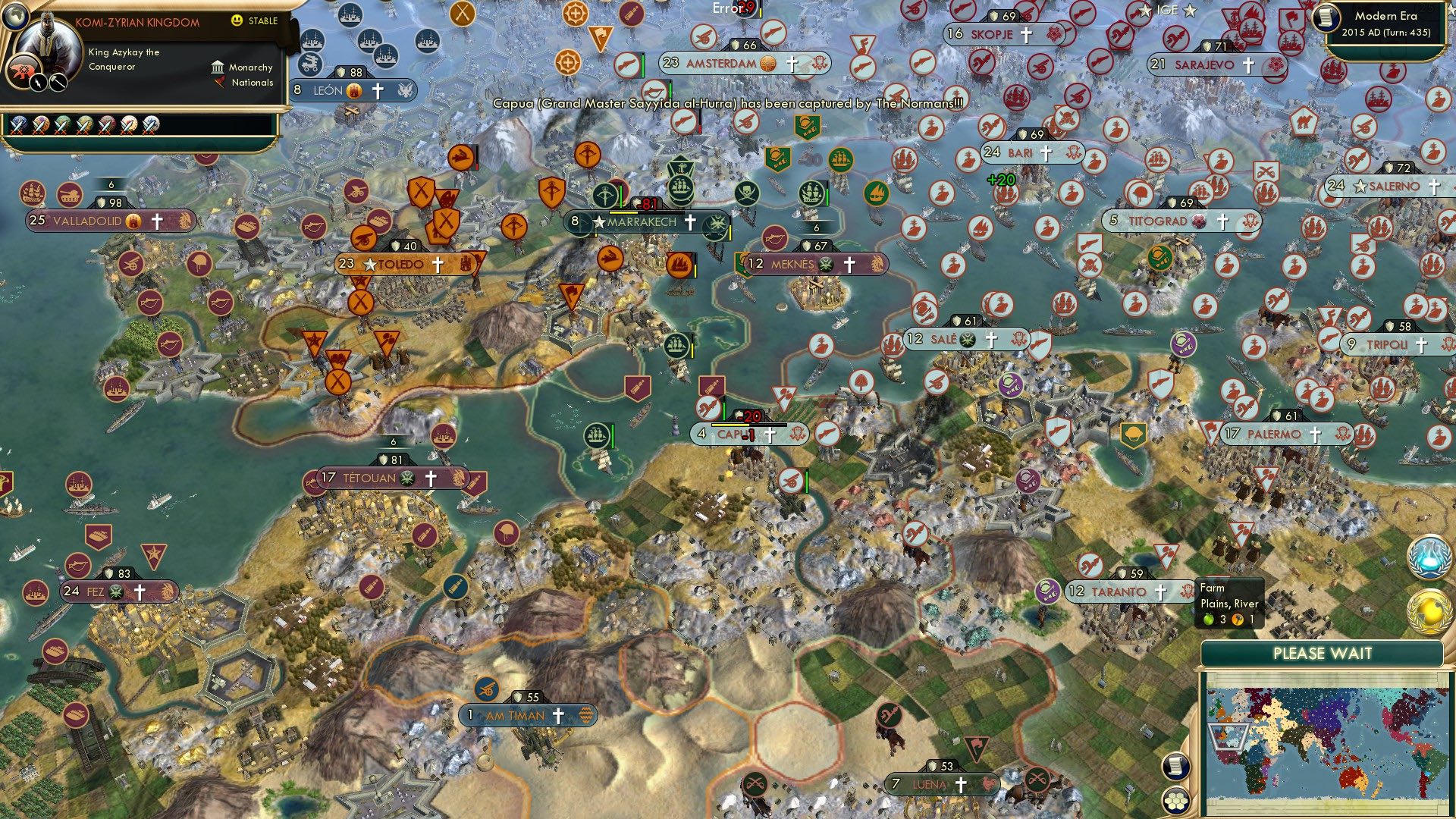Click the PLEASE WAIT banner
This screenshot has height=819, width=1456.
tap(1324, 652)
